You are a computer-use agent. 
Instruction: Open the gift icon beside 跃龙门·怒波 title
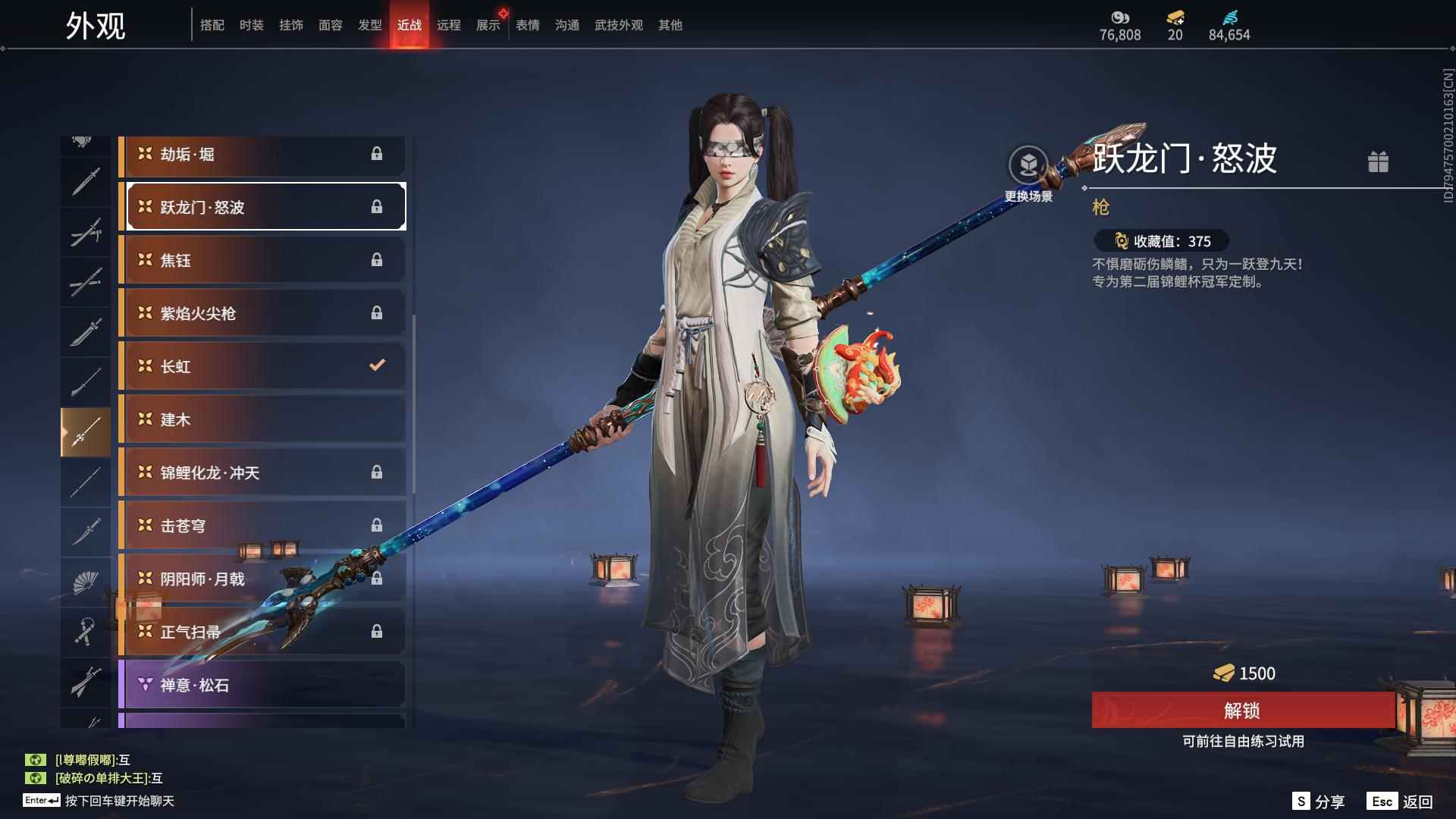tap(1379, 162)
